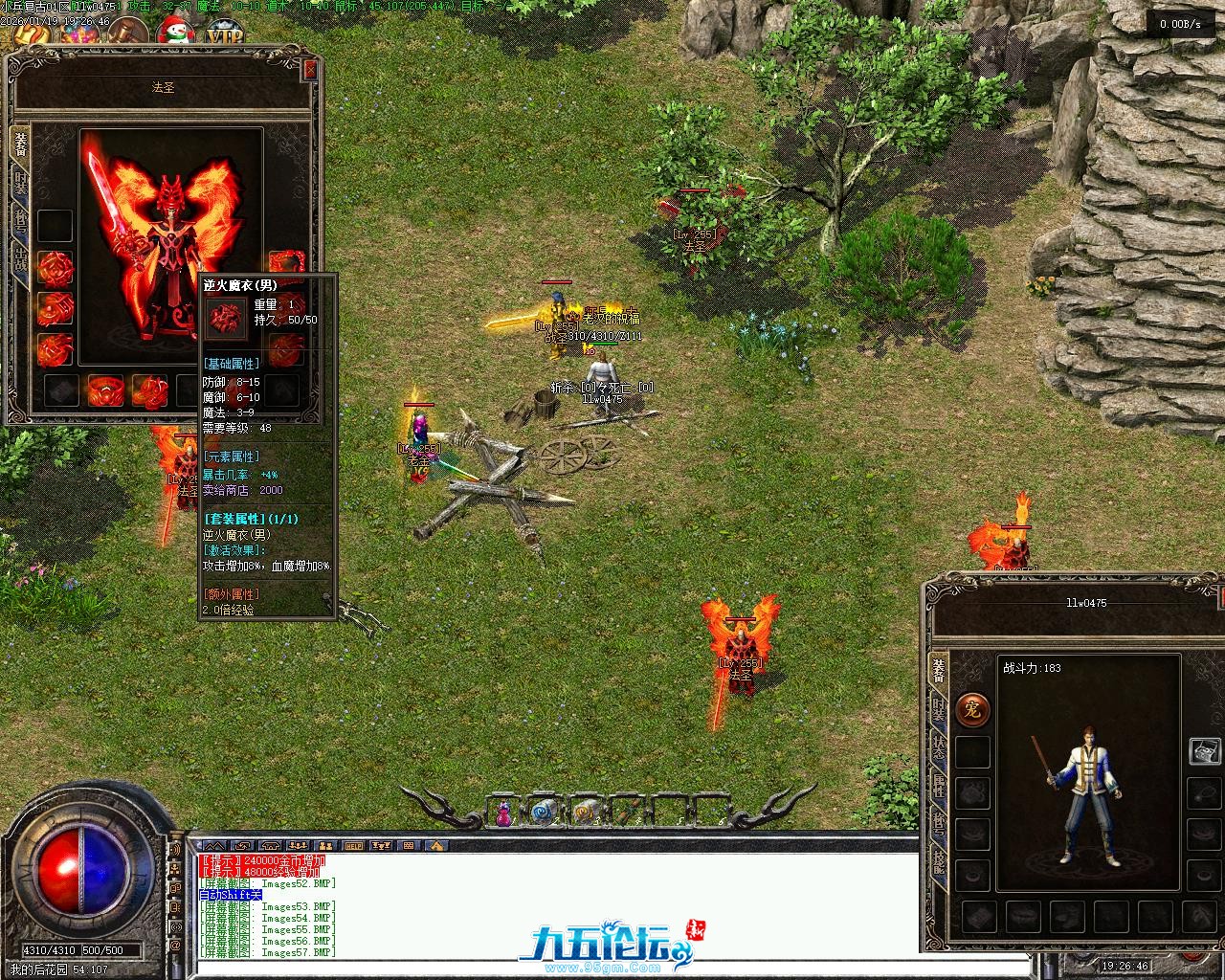
Task: Use the yellow swirl scroll in hotbar
Action: click(582, 813)
